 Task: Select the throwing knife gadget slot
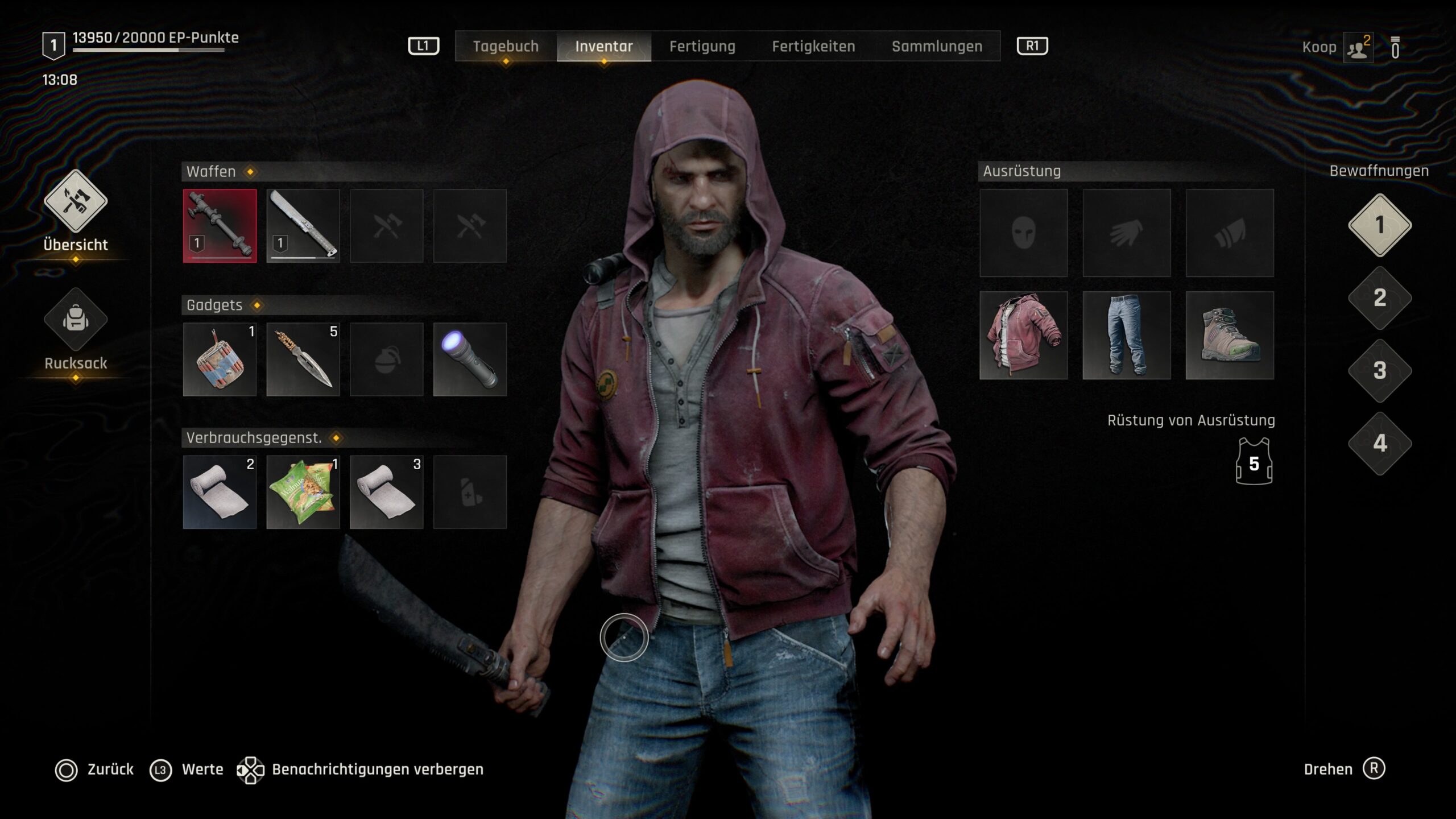coord(303,359)
